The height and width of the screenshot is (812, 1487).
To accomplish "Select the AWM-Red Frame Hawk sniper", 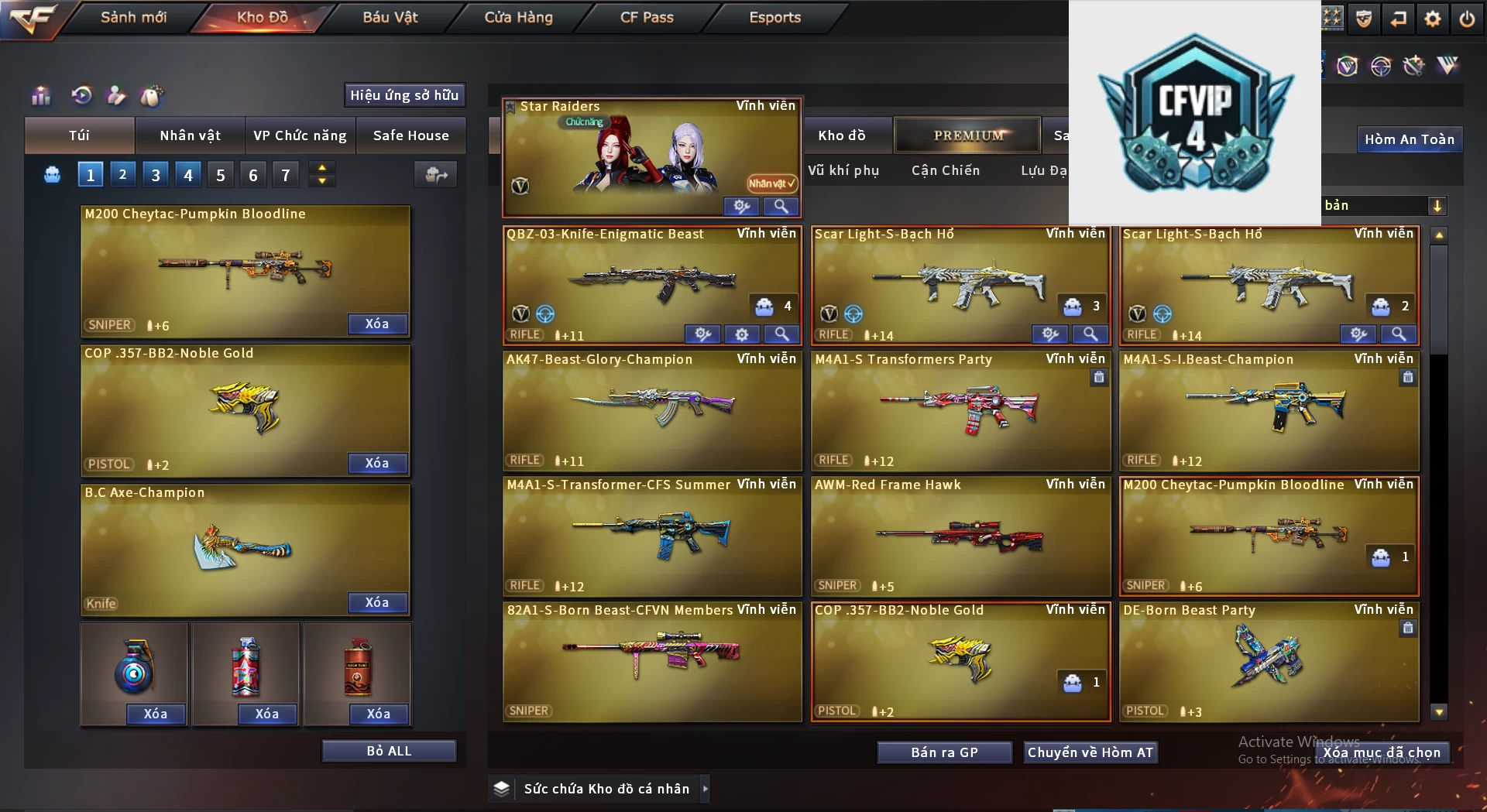I will pyautogui.click(x=960, y=536).
